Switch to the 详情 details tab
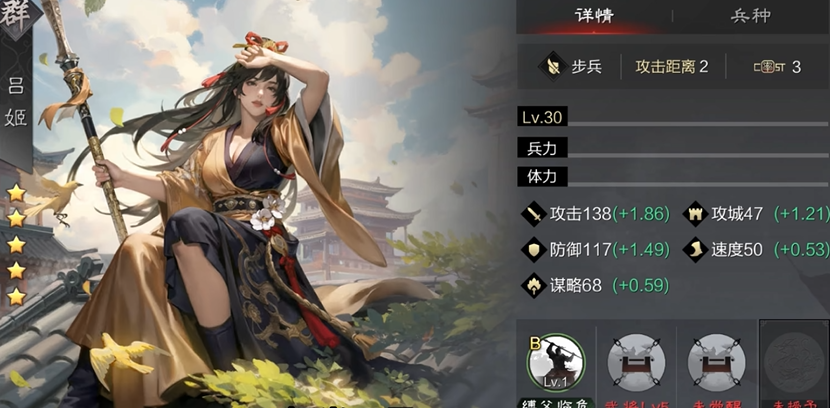Viewport: 830px width, 408px height. tap(593, 17)
